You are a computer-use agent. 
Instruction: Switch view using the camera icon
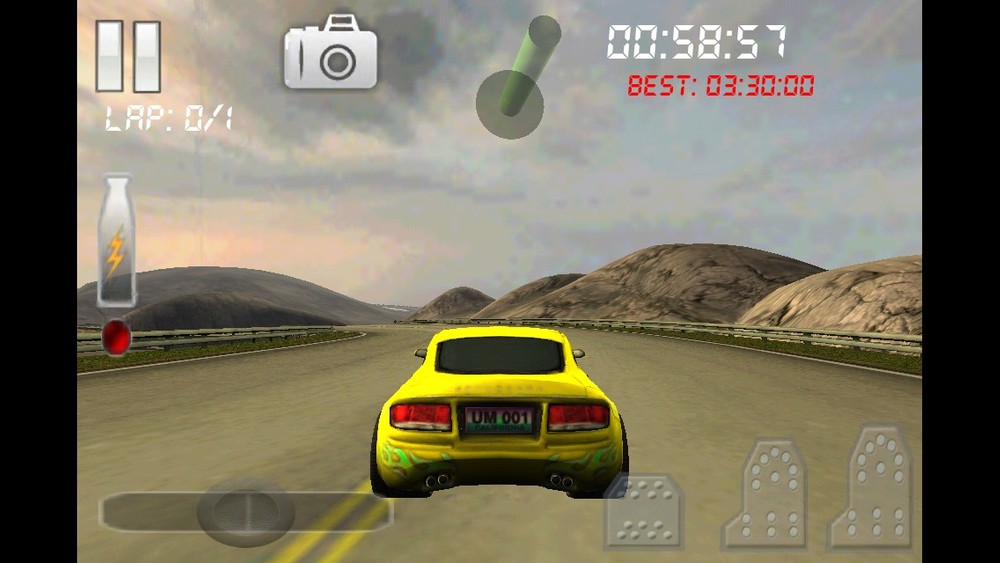click(331, 53)
